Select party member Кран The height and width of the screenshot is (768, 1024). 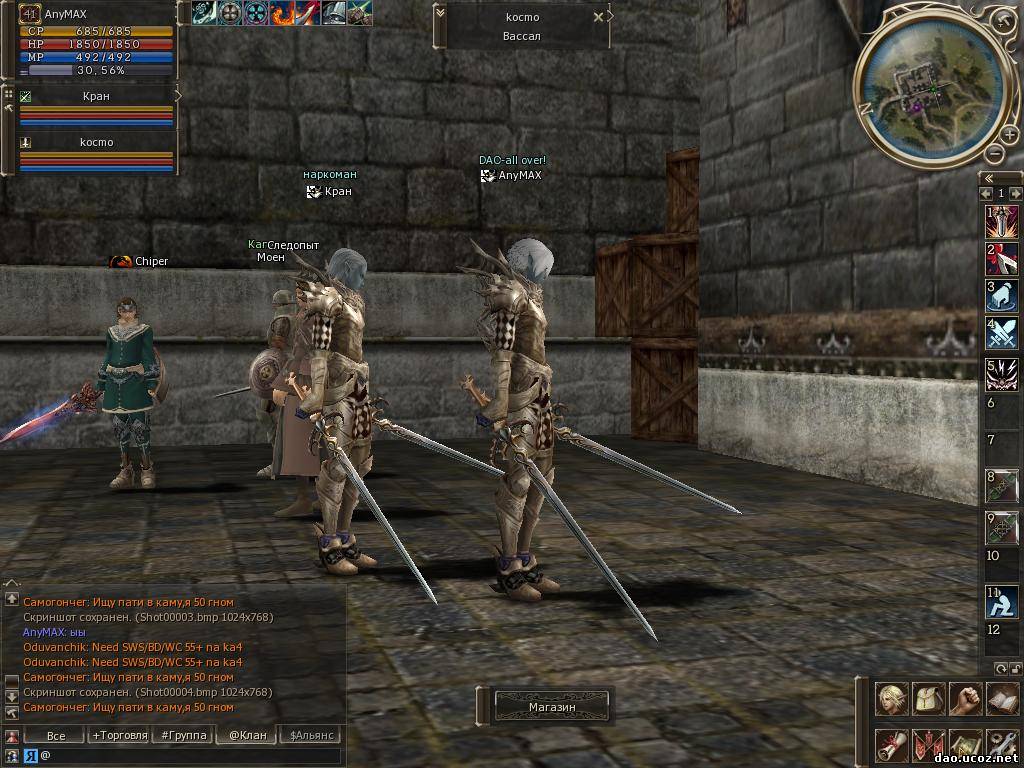(x=96, y=97)
